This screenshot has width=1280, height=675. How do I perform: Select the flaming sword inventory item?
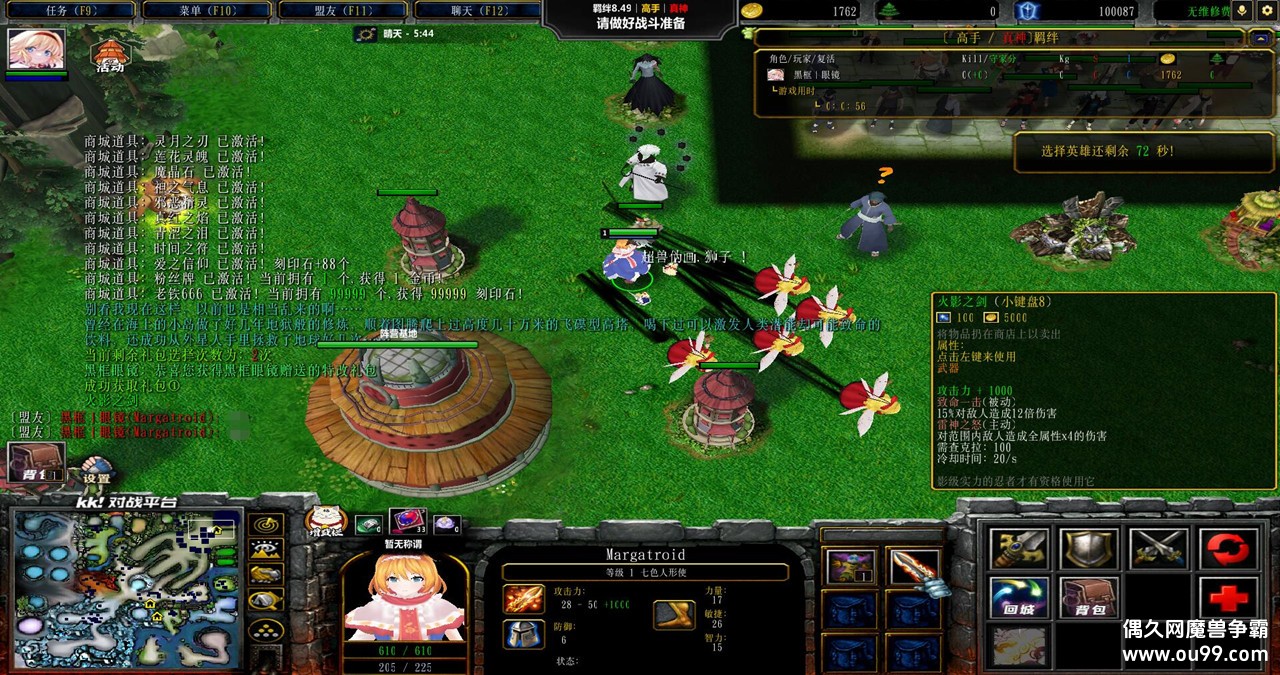tap(913, 568)
